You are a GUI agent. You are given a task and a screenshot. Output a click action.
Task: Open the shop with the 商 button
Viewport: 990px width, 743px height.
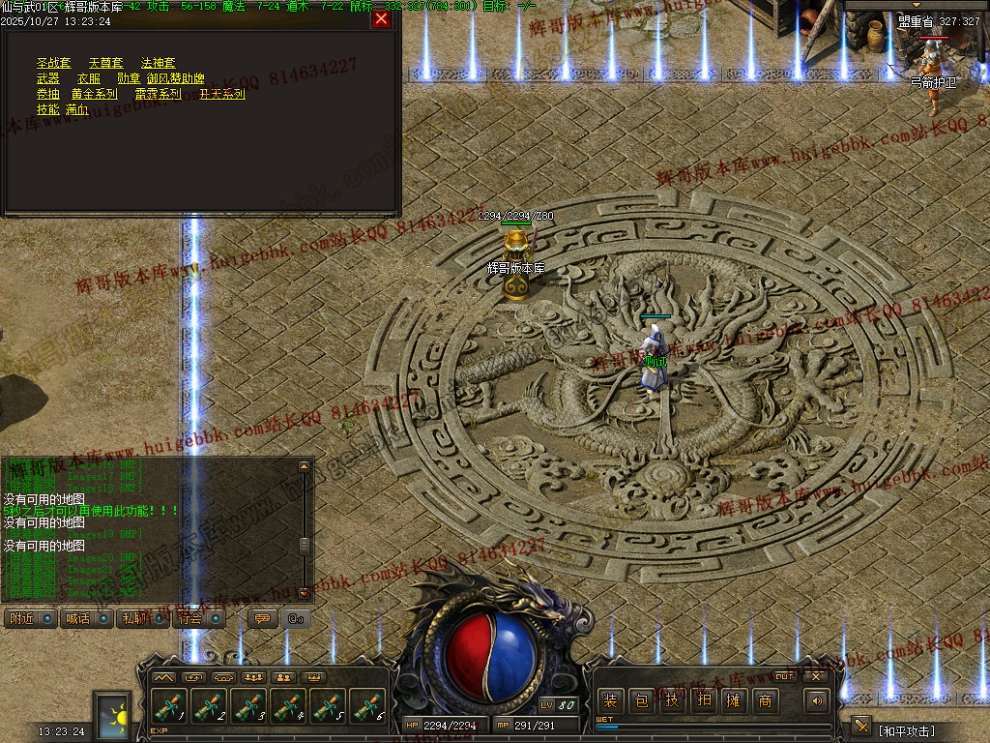coord(765,701)
